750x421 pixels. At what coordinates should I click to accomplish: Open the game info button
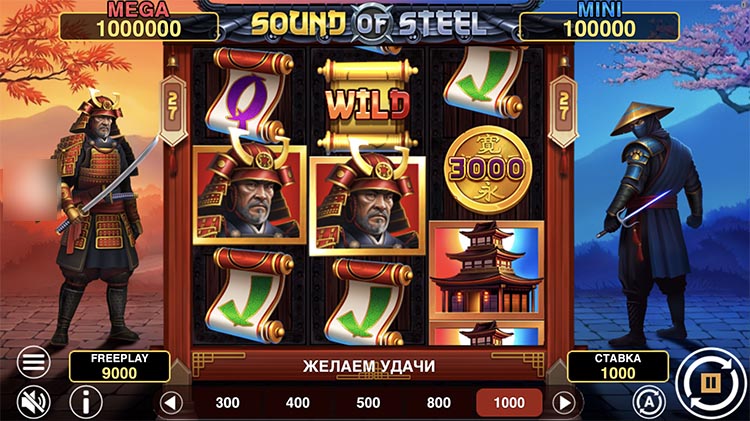coord(86,402)
